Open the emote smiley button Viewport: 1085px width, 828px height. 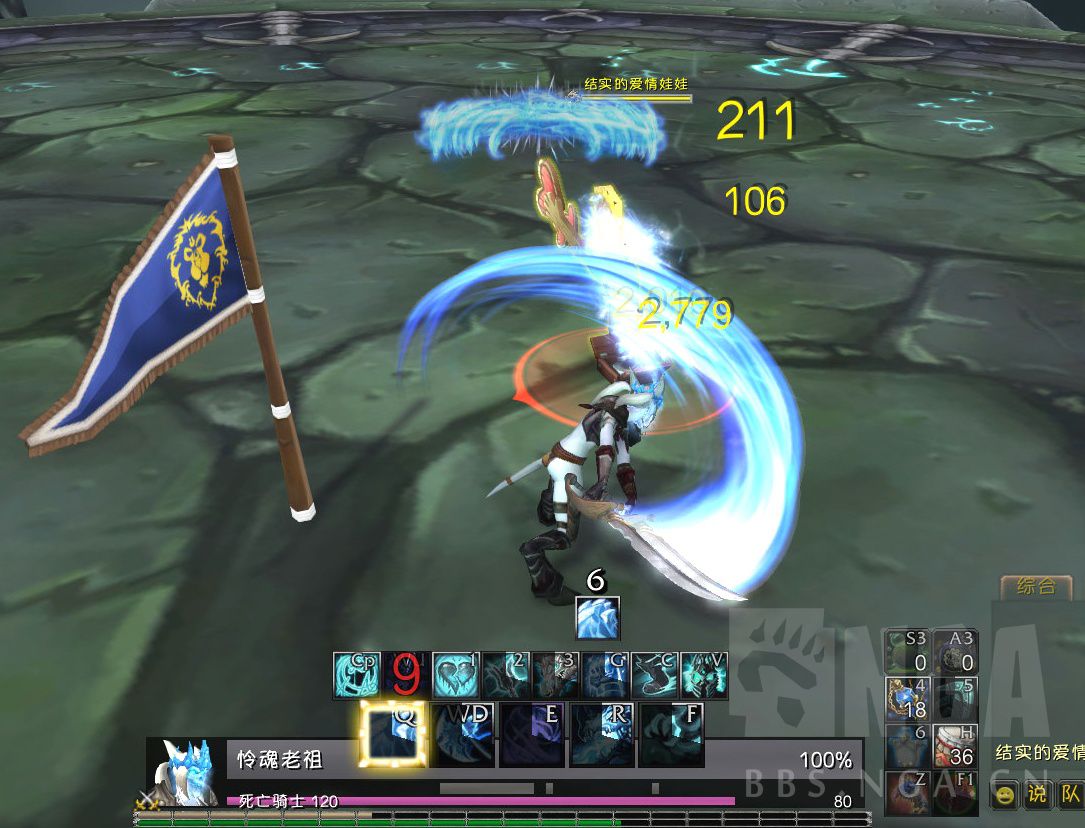(x=1004, y=795)
